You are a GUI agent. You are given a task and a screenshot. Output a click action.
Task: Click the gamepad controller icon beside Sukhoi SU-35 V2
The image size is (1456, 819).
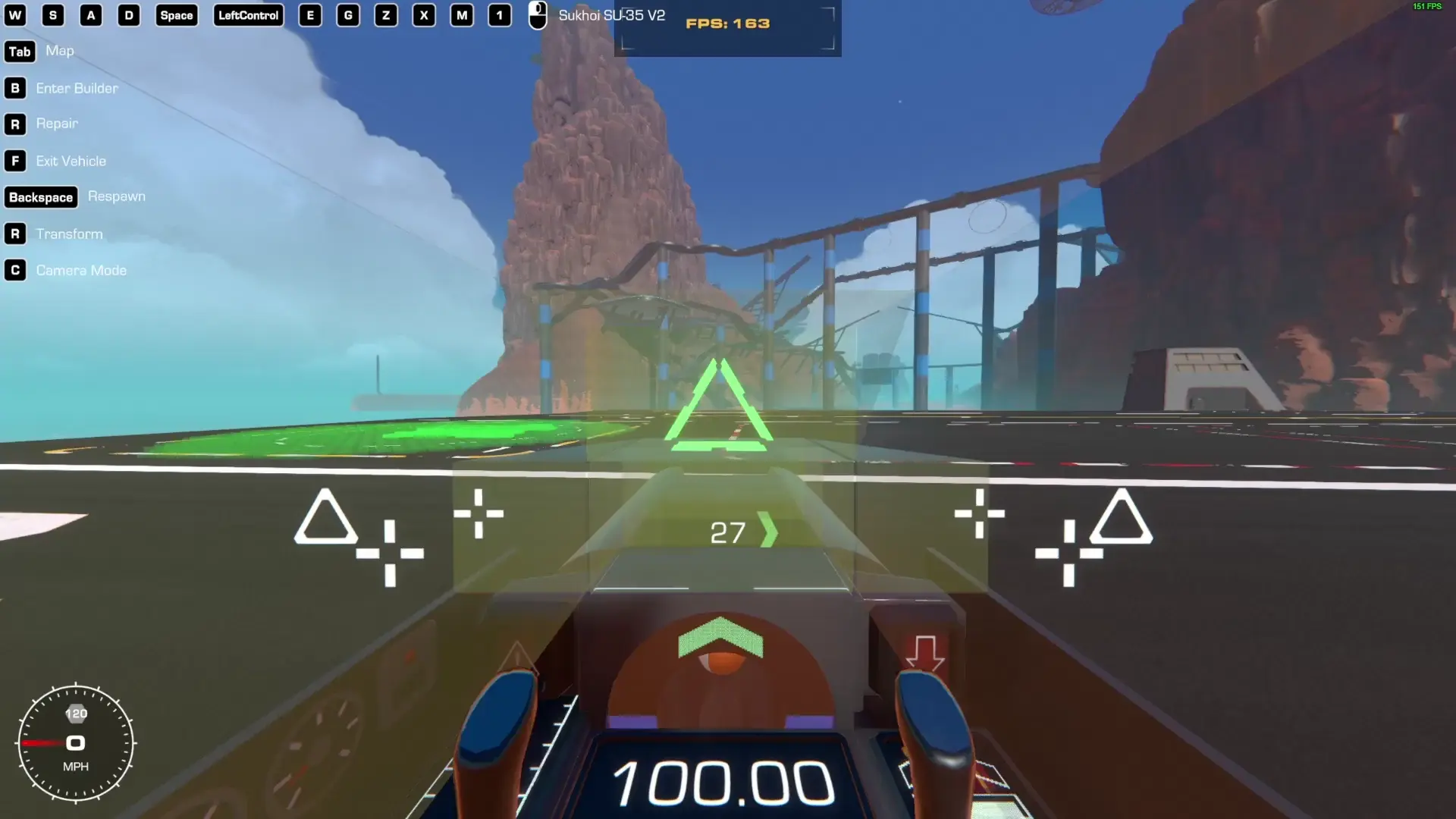[537, 15]
